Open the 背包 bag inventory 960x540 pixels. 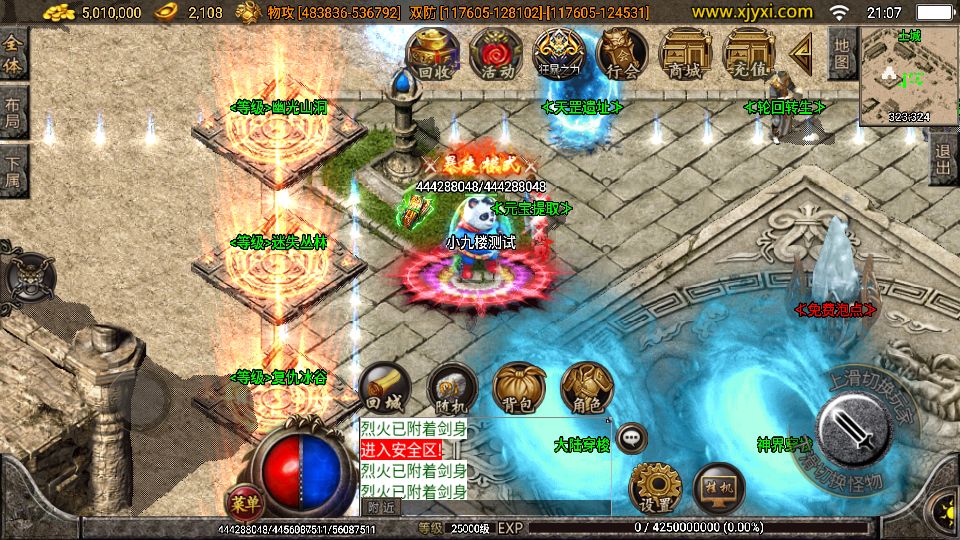coord(518,388)
